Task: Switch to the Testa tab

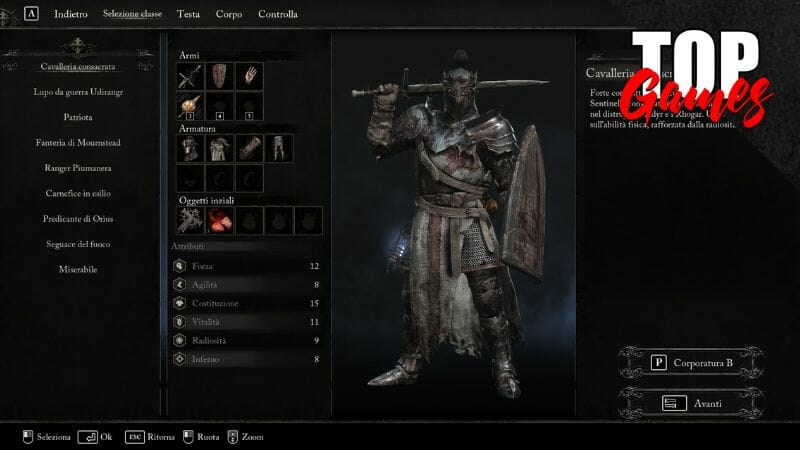Action: click(188, 15)
